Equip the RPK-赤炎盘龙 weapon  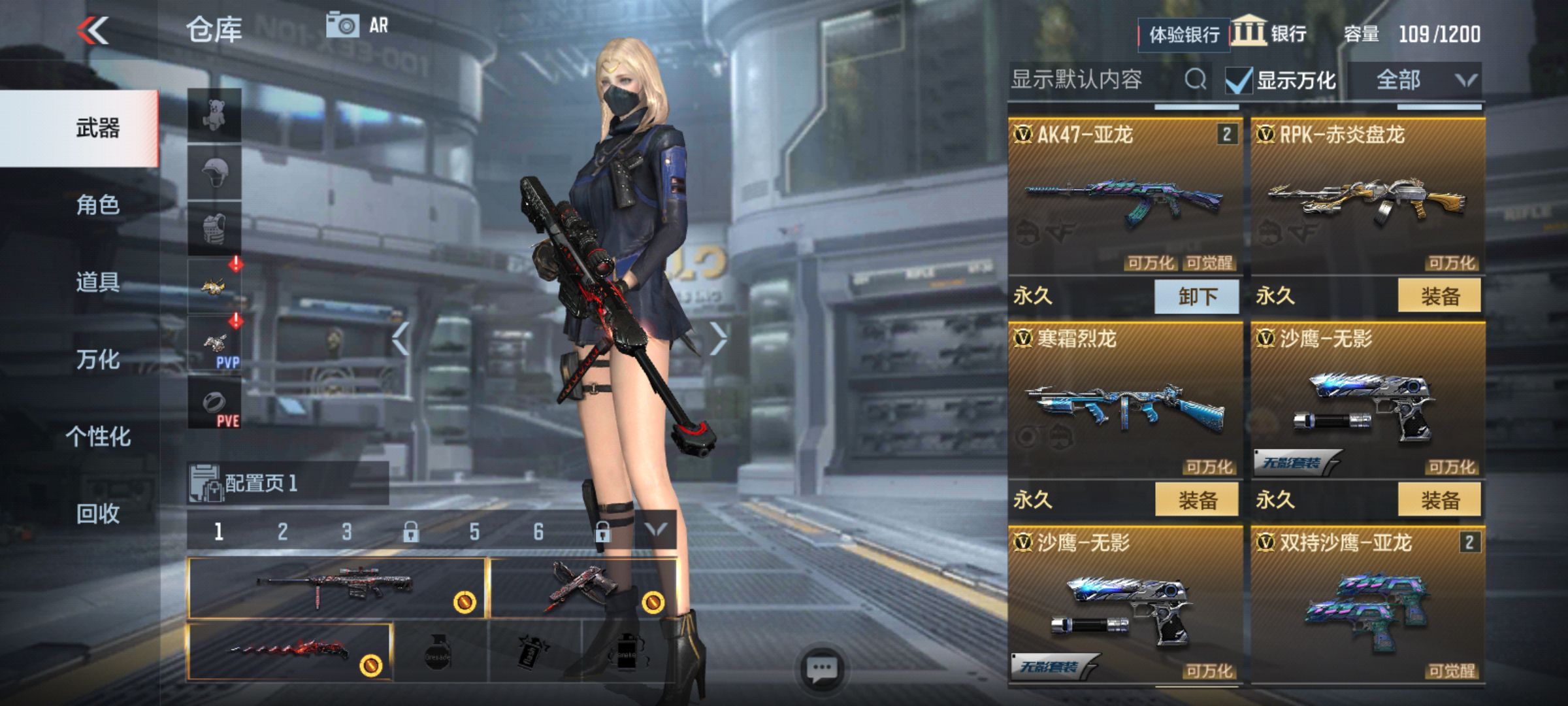click(x=1439, y=296)
